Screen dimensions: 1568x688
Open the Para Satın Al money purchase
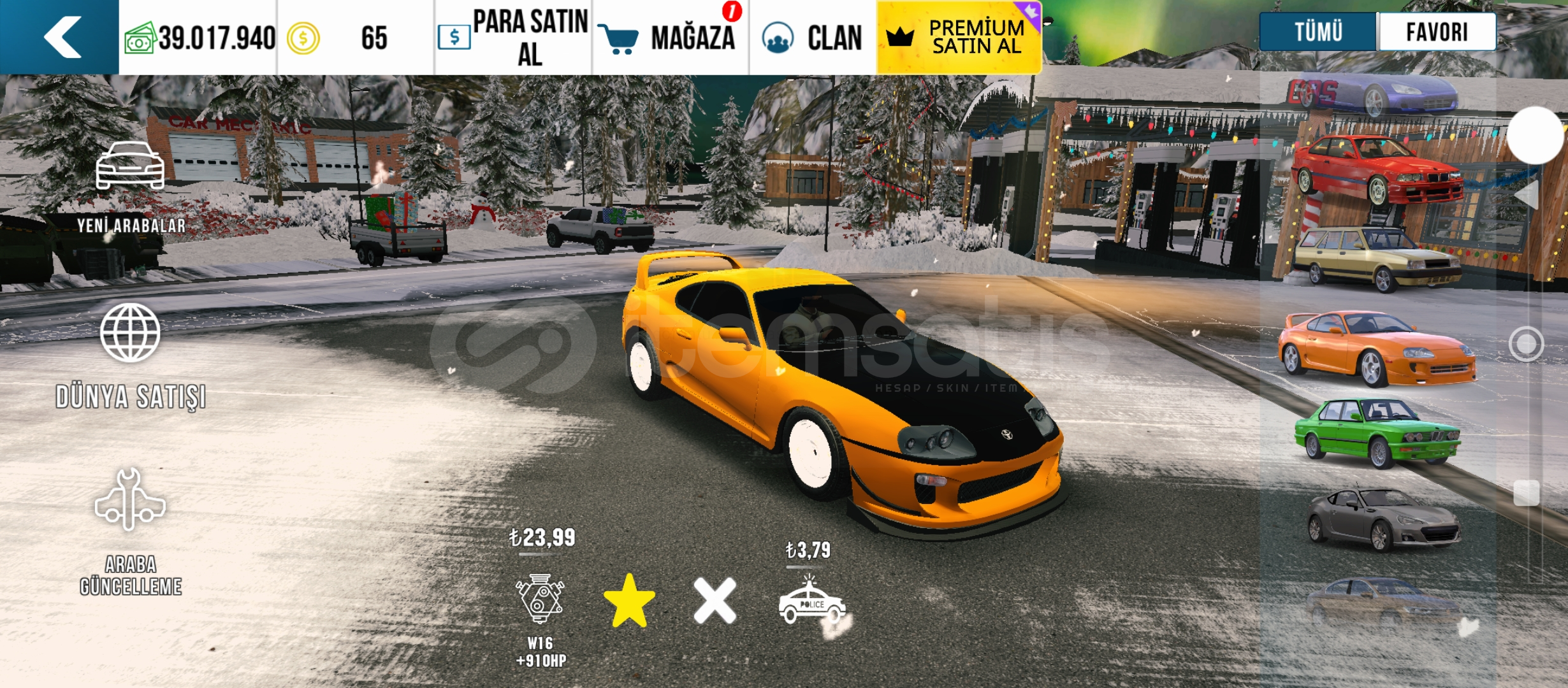tap(514, 38)
